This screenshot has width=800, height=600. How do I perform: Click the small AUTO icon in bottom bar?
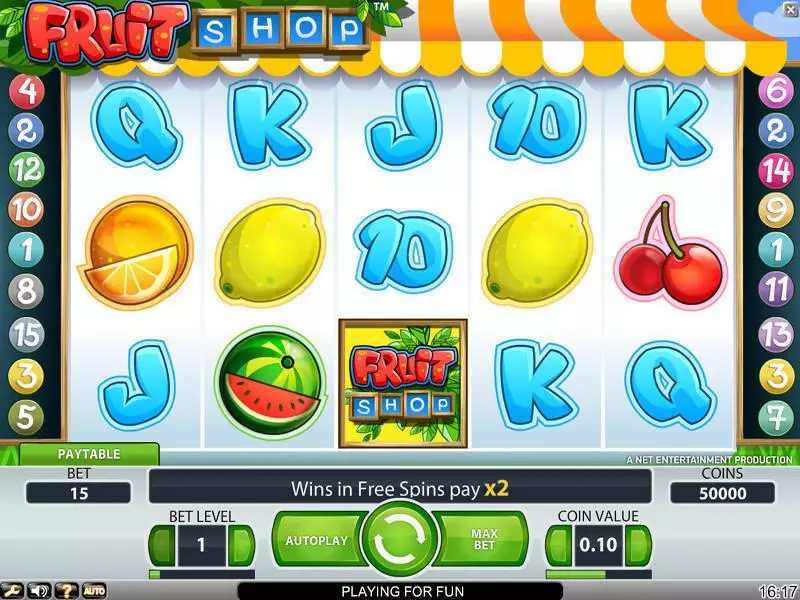pyautogui.click(x=93, y=590)
